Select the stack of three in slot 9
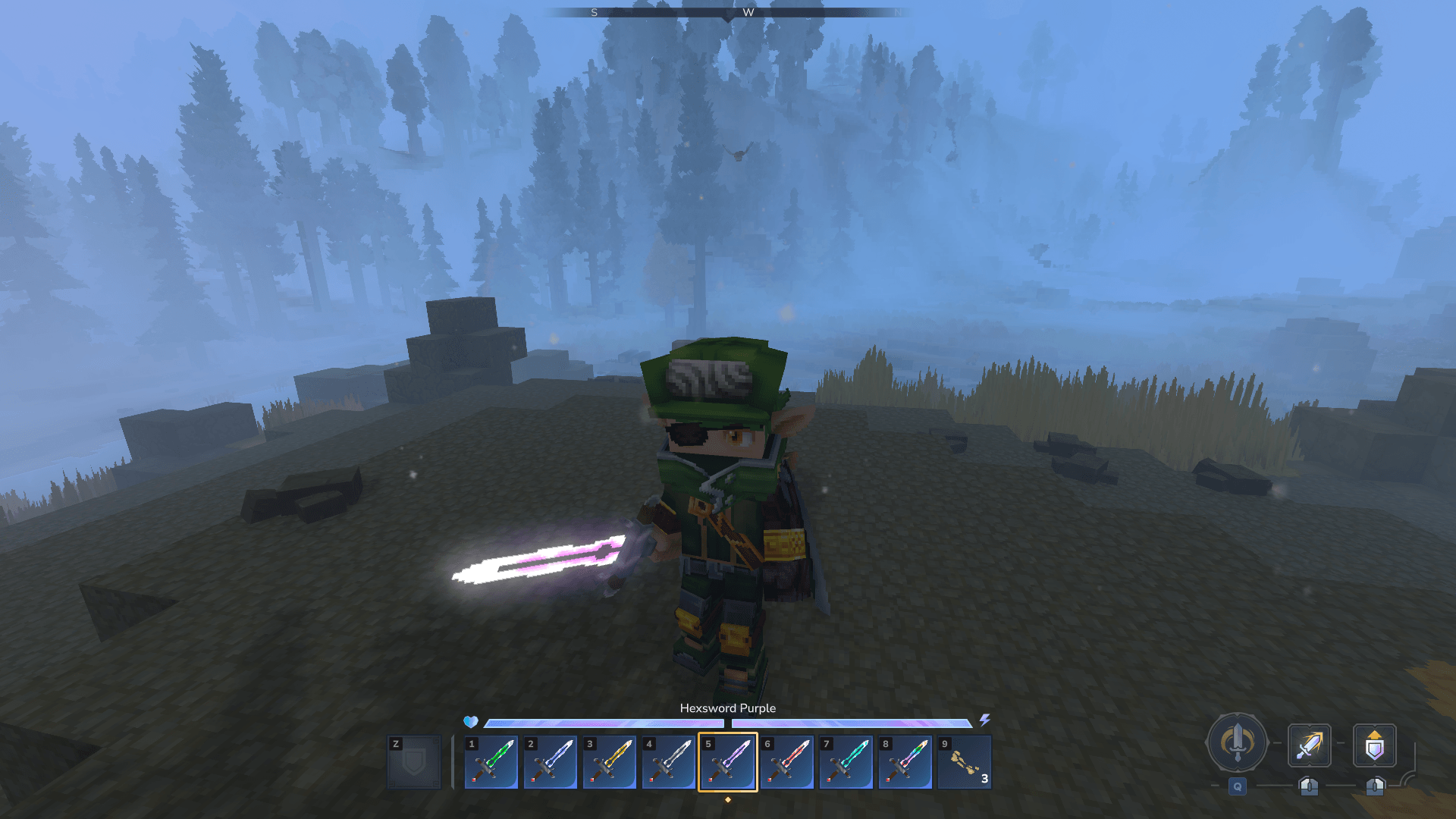 (964, 762)
